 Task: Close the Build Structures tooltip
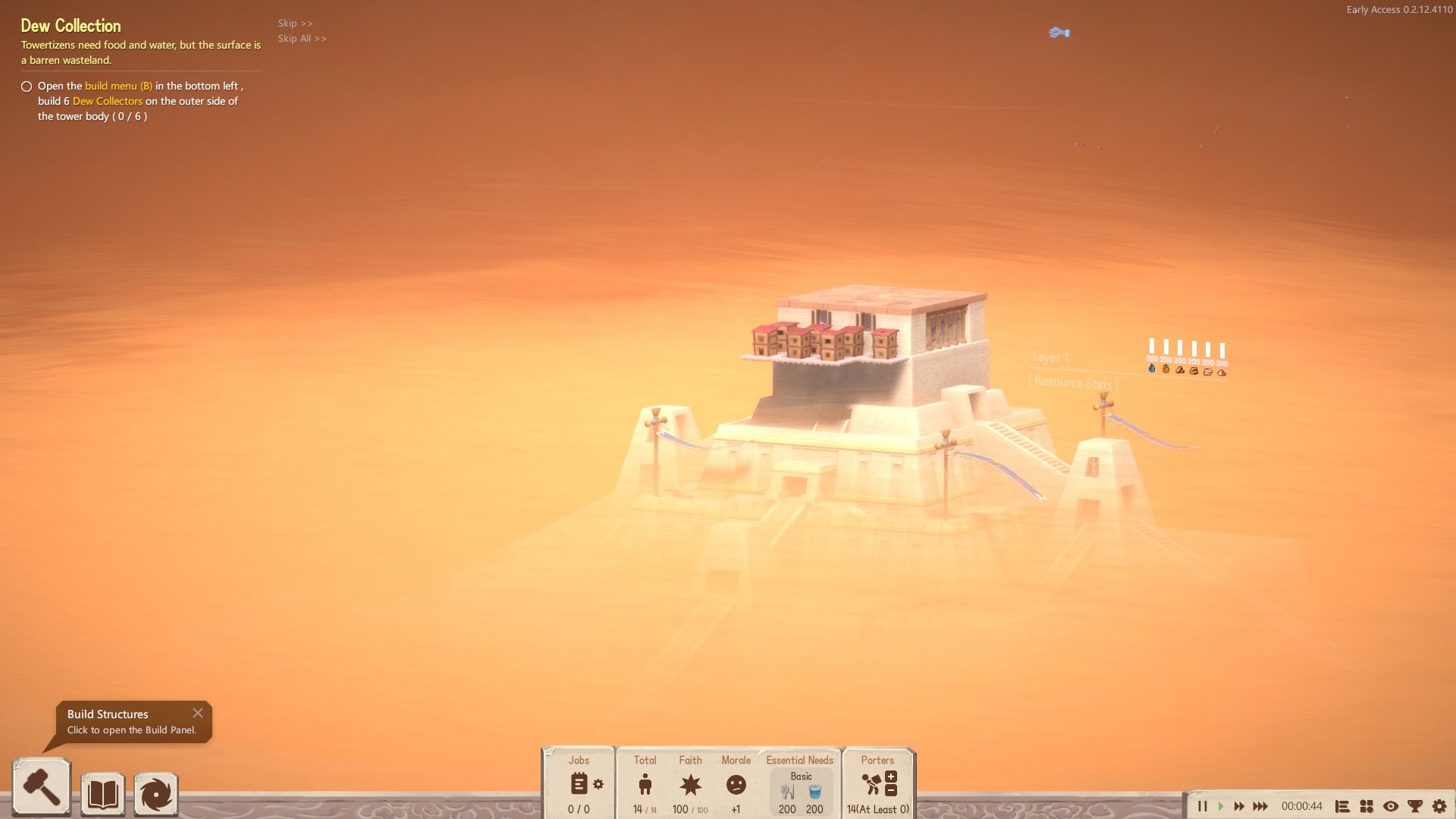pos(198,713)
